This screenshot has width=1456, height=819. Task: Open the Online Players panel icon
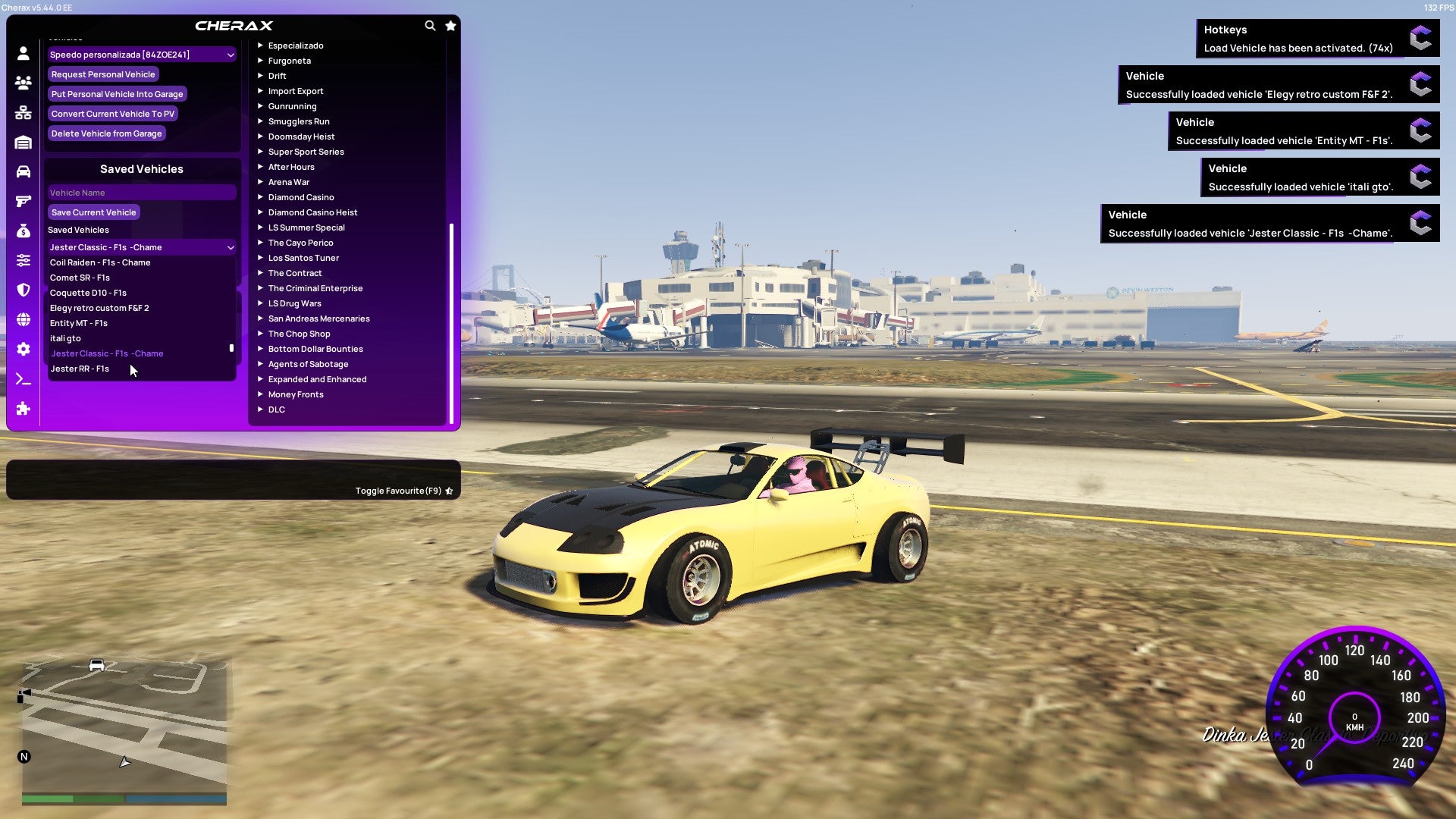click(x=23, y=83)
